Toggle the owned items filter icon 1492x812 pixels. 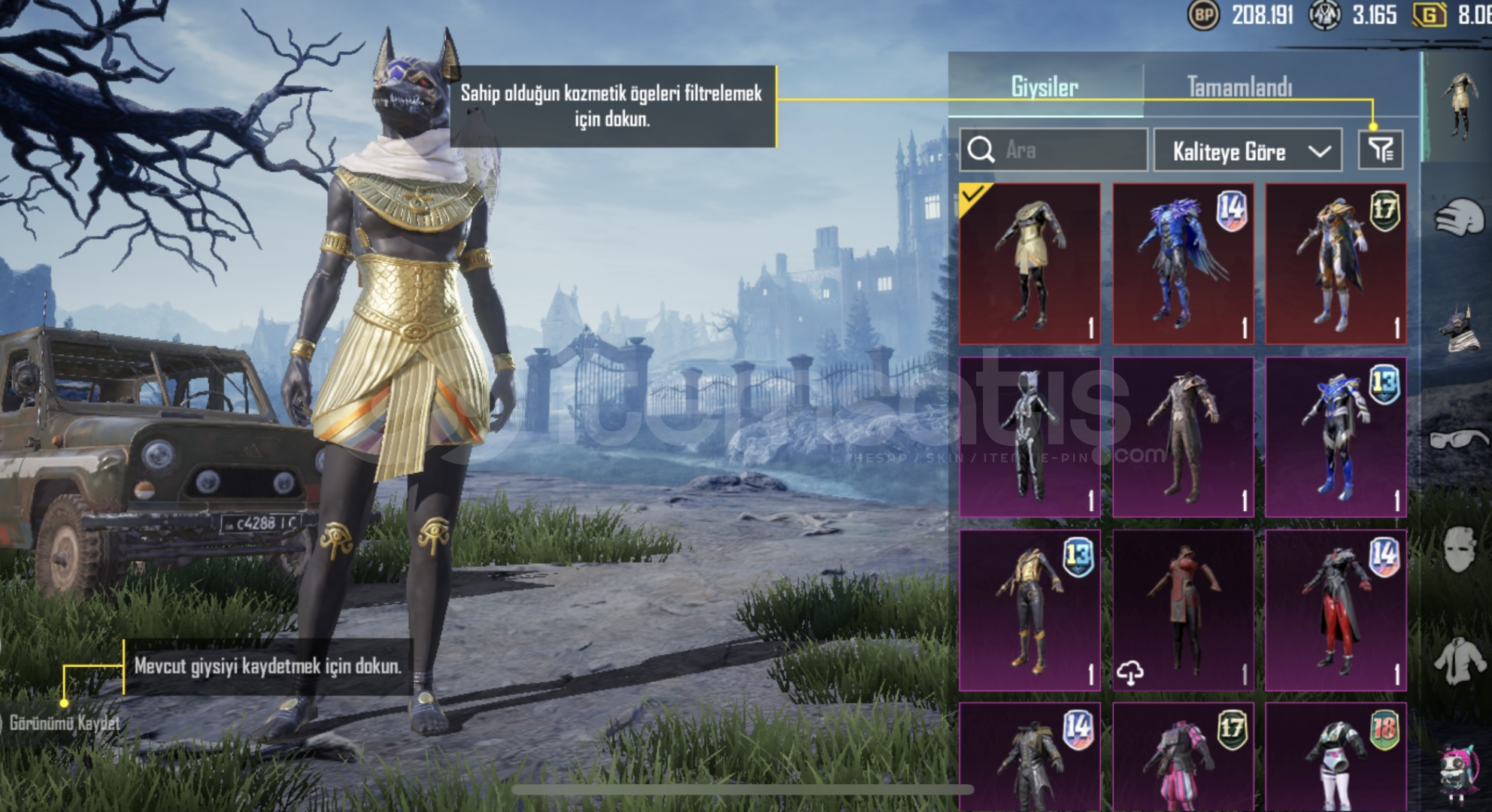(x=1380, y=150)
